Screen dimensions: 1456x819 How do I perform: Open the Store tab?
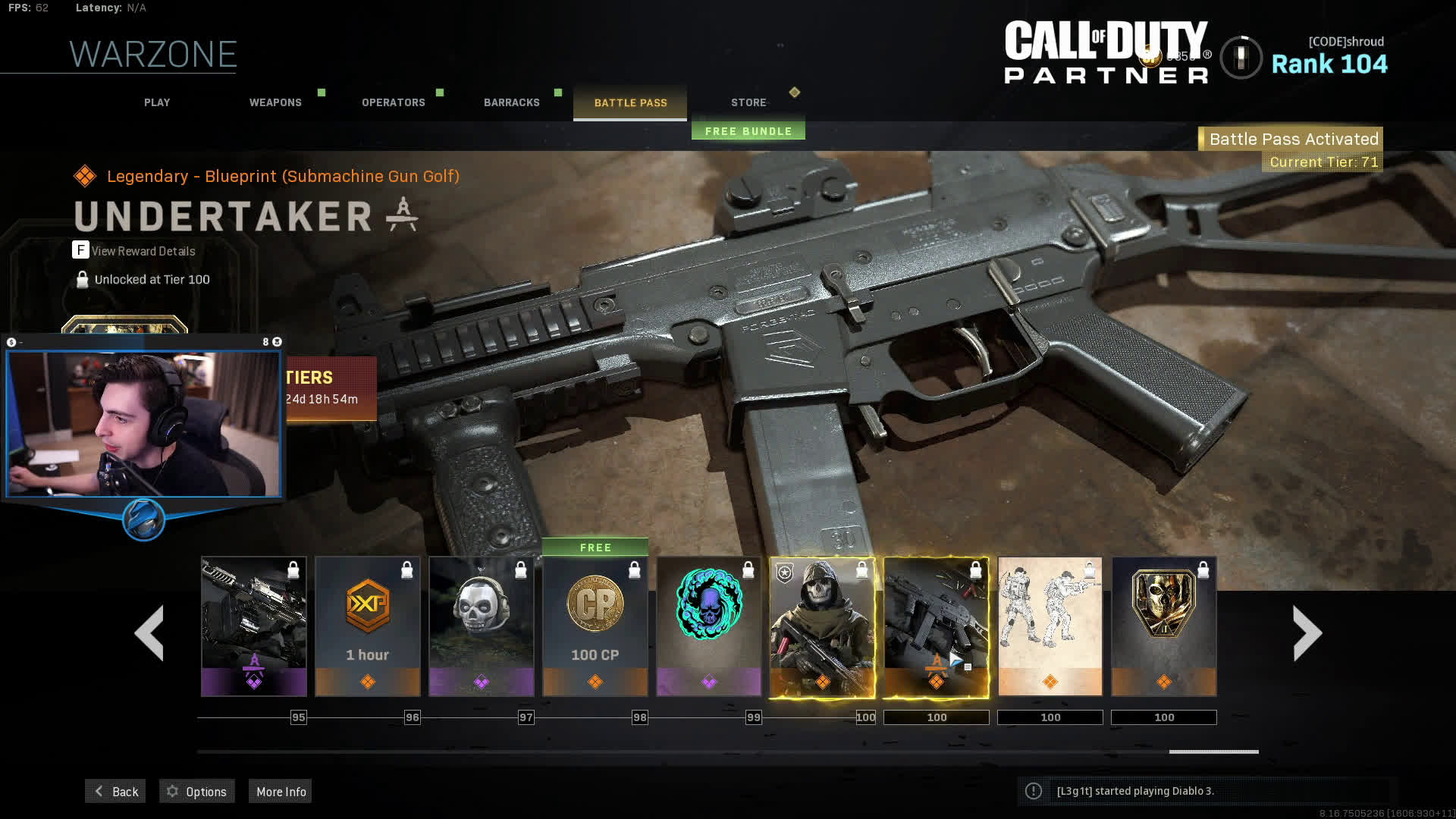748,102
